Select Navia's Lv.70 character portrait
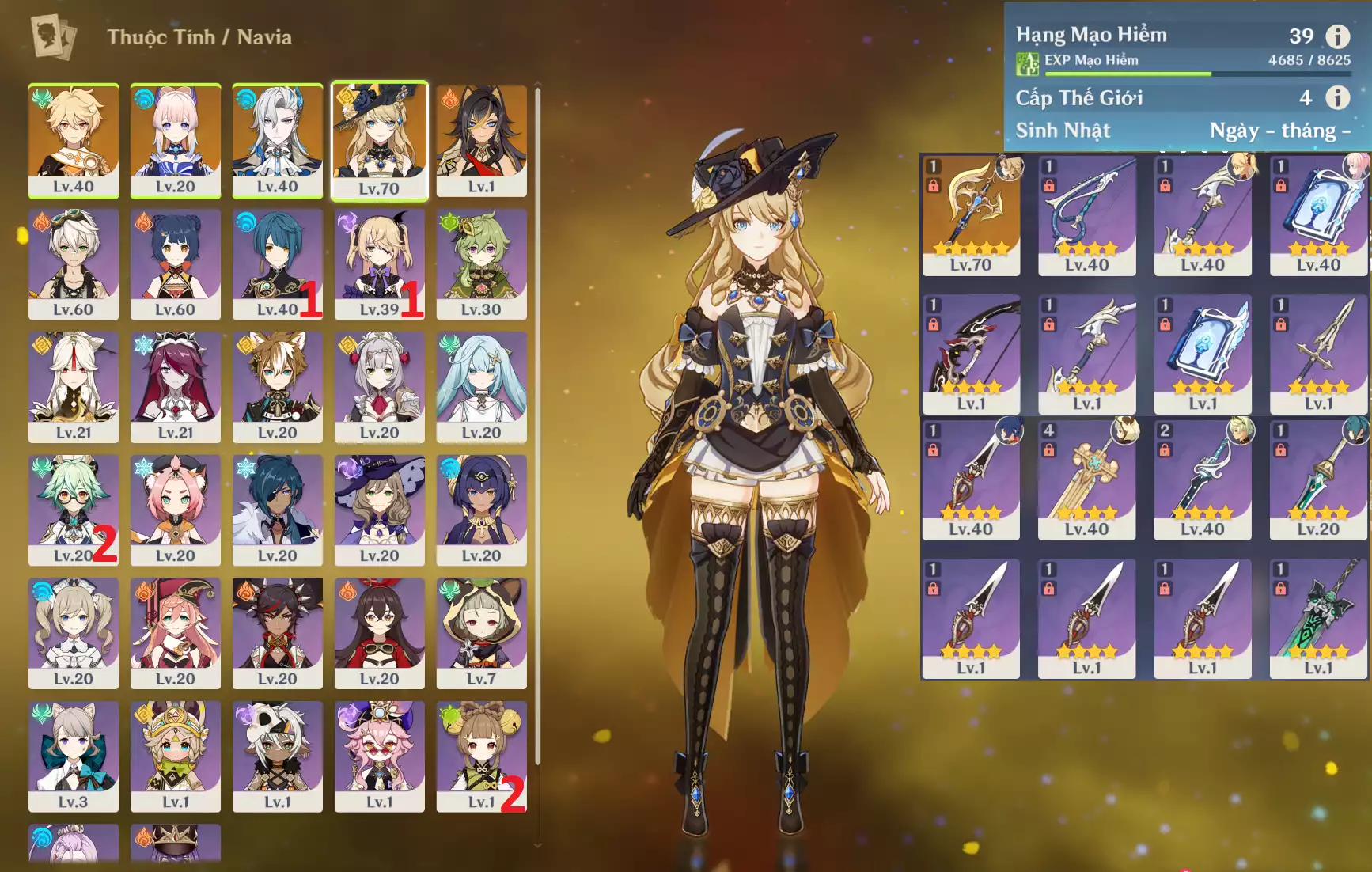This screenshot has height=872, width=1372. coord(379,140)
